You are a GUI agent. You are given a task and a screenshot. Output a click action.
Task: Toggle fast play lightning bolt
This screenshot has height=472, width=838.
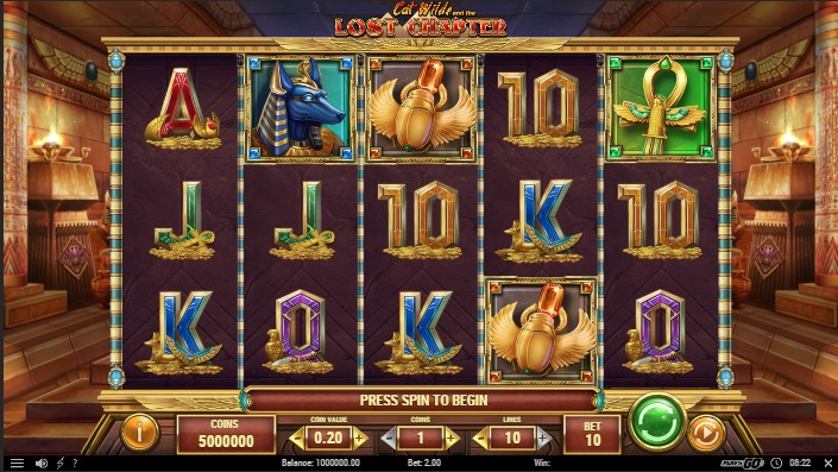(x=61, y=464)
